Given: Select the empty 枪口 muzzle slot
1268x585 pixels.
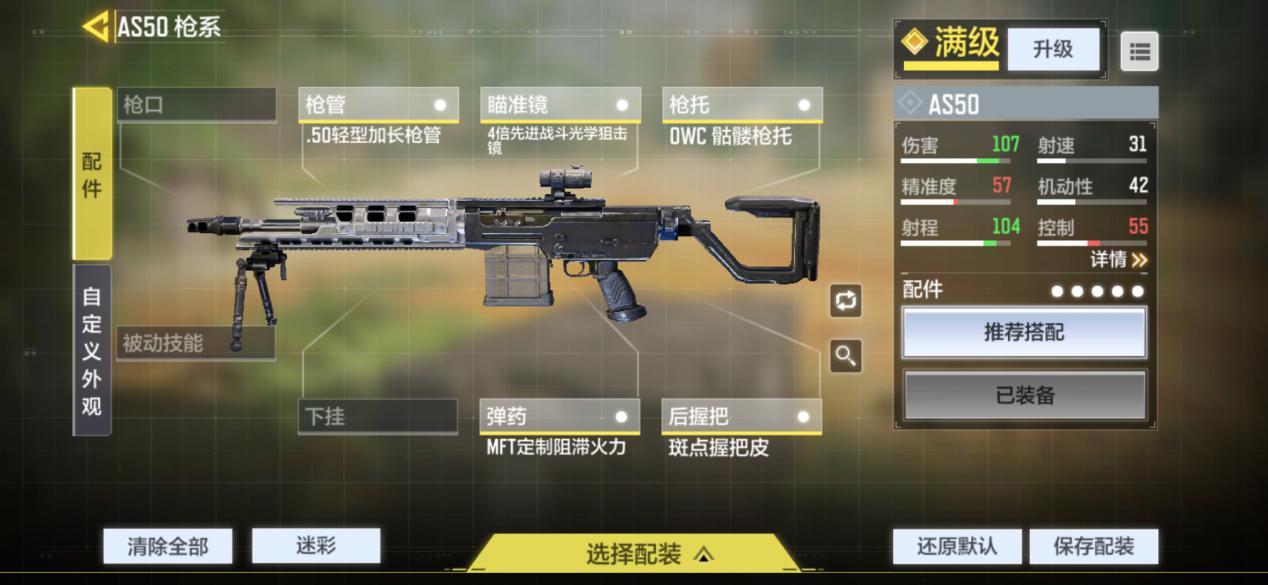Looking at the screenshot, I should pyautogui.click(x=196, y=105).
